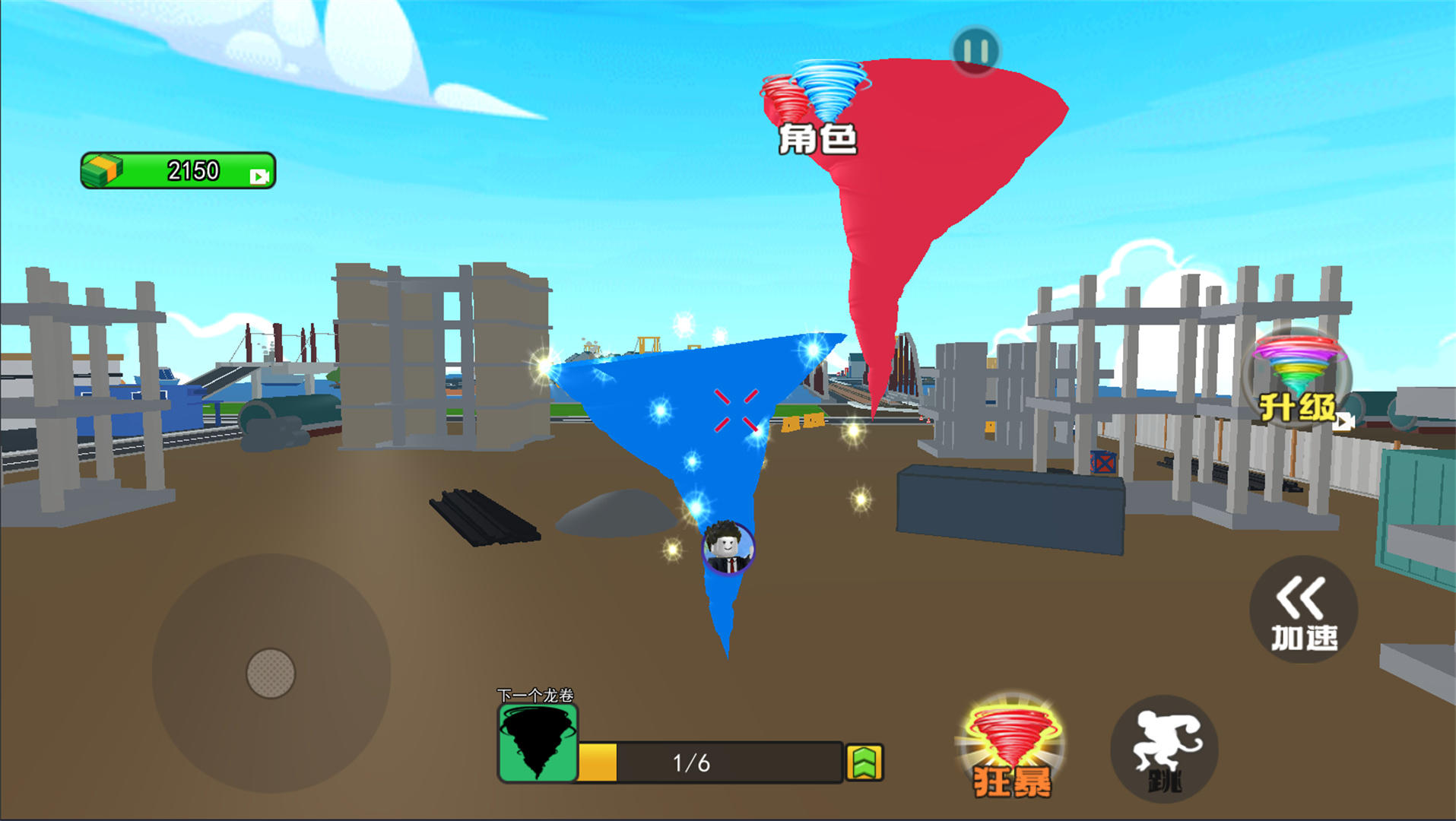
Task: Tap the green cash counter video button
Action: pos(259,176)
